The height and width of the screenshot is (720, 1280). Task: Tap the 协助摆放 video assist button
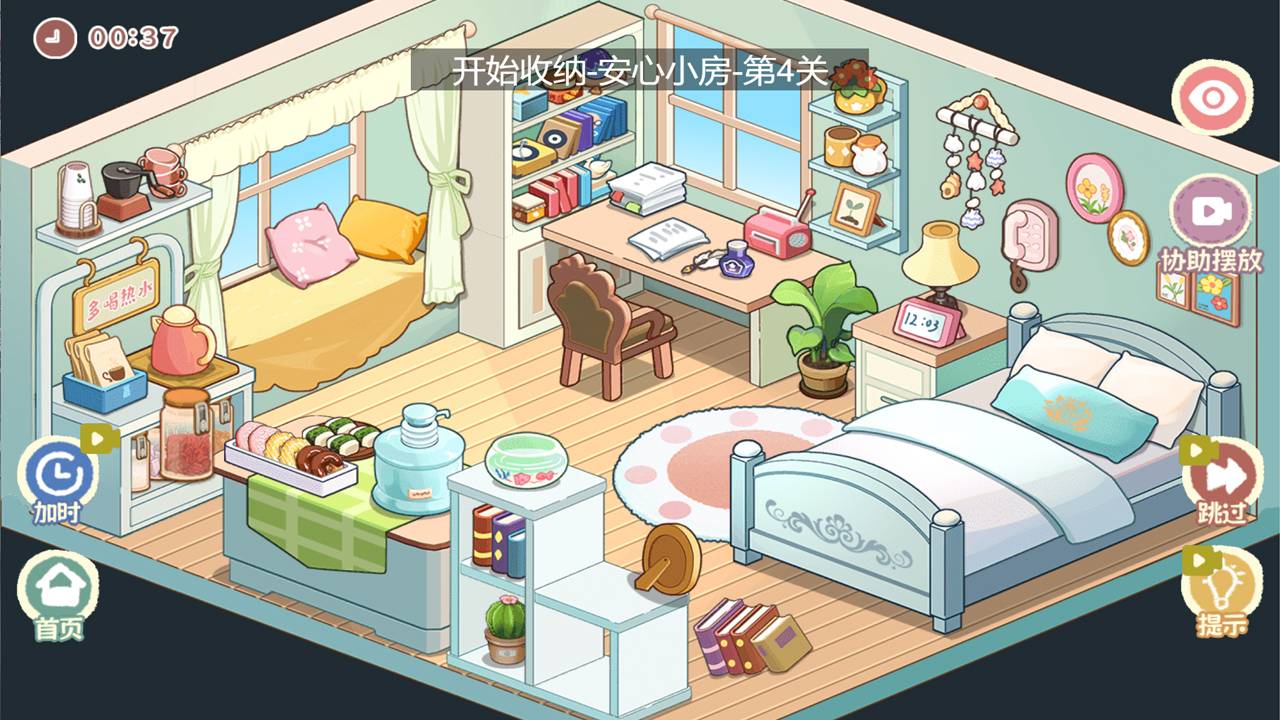[x=1210, y=213]
